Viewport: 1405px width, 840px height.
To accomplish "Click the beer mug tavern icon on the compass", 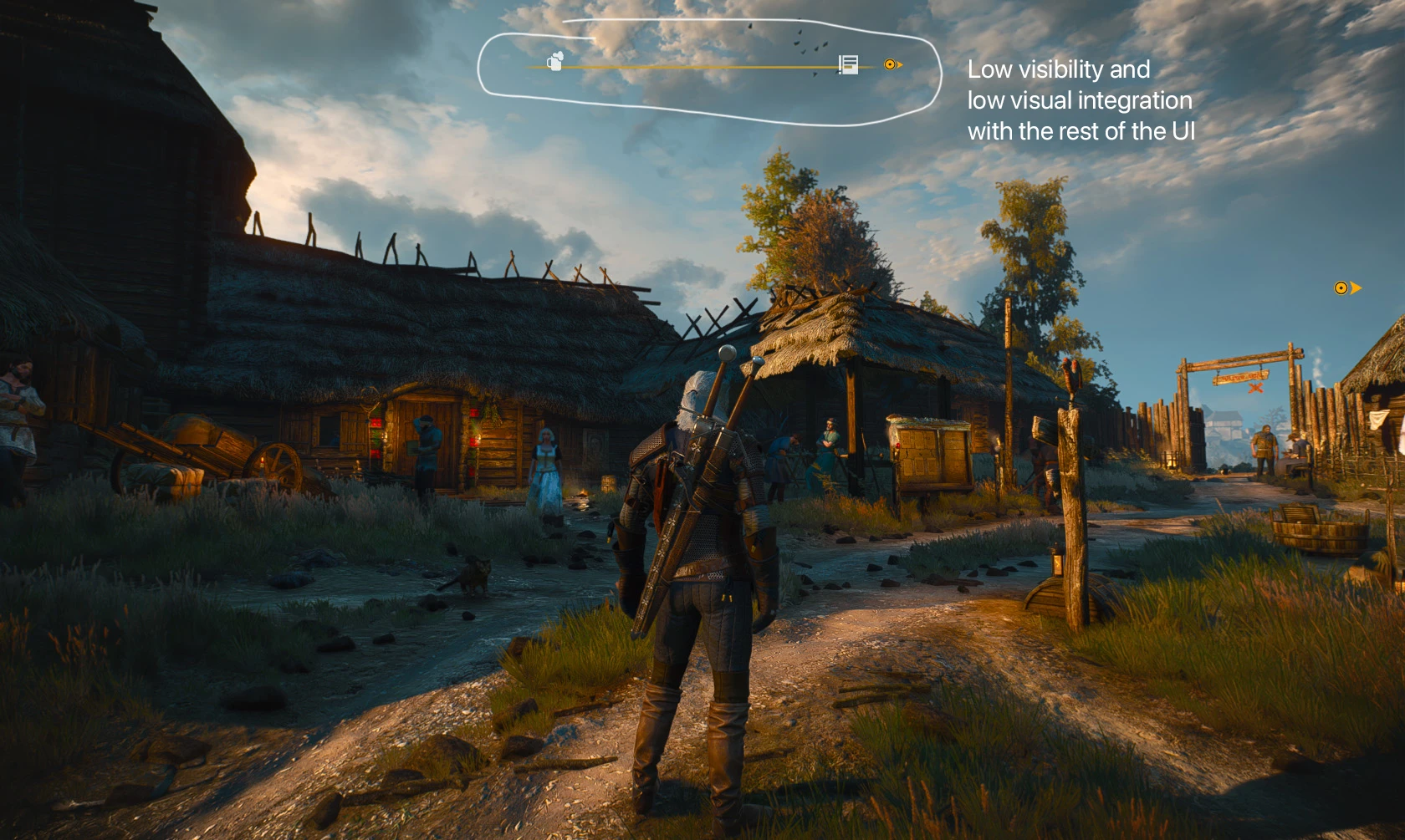I will coord(555,61).
